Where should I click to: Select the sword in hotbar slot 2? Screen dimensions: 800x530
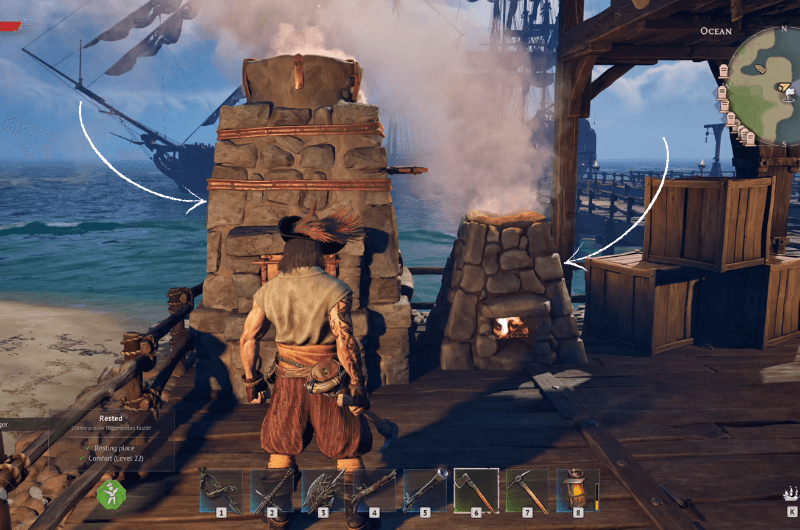pos(271,491)
